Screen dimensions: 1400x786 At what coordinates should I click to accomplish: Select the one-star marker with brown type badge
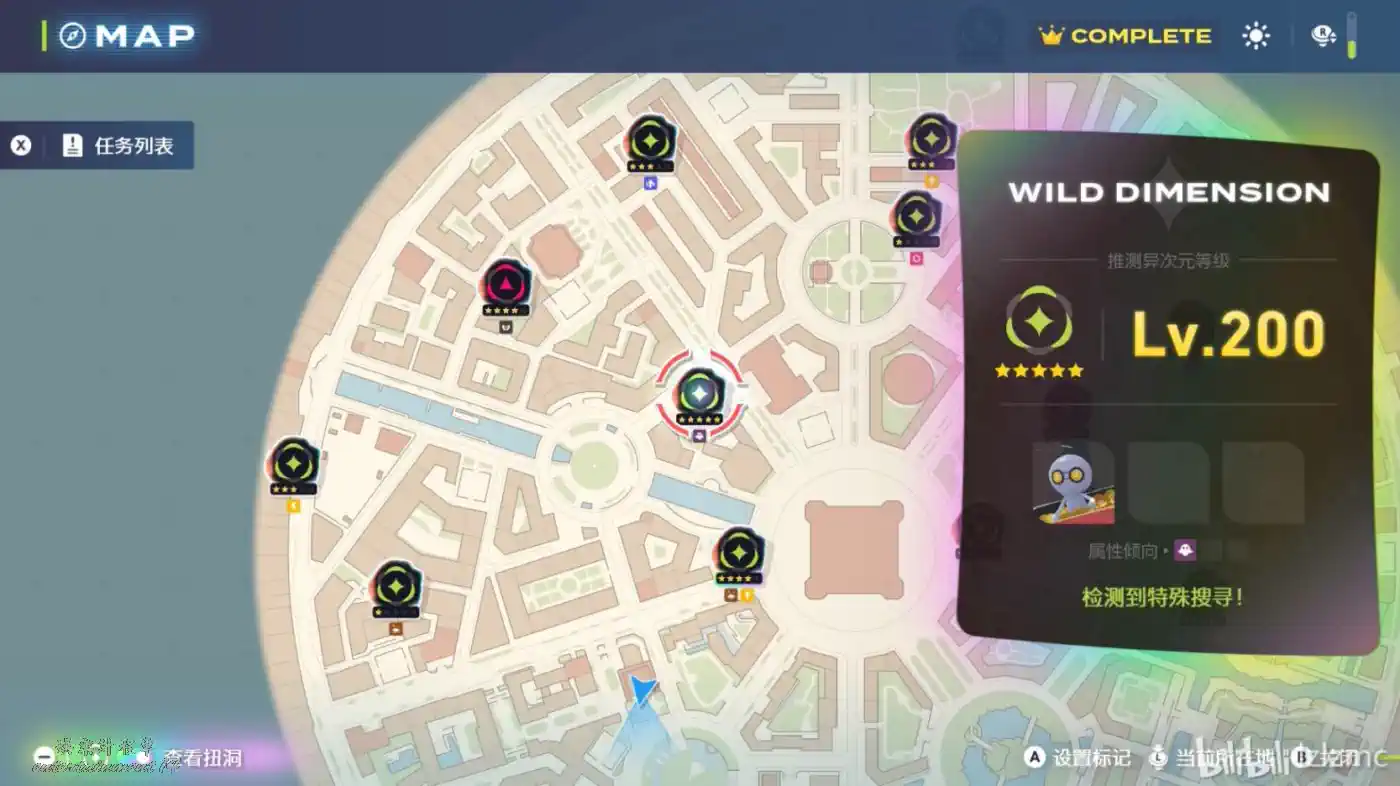[x=395, y=587]
